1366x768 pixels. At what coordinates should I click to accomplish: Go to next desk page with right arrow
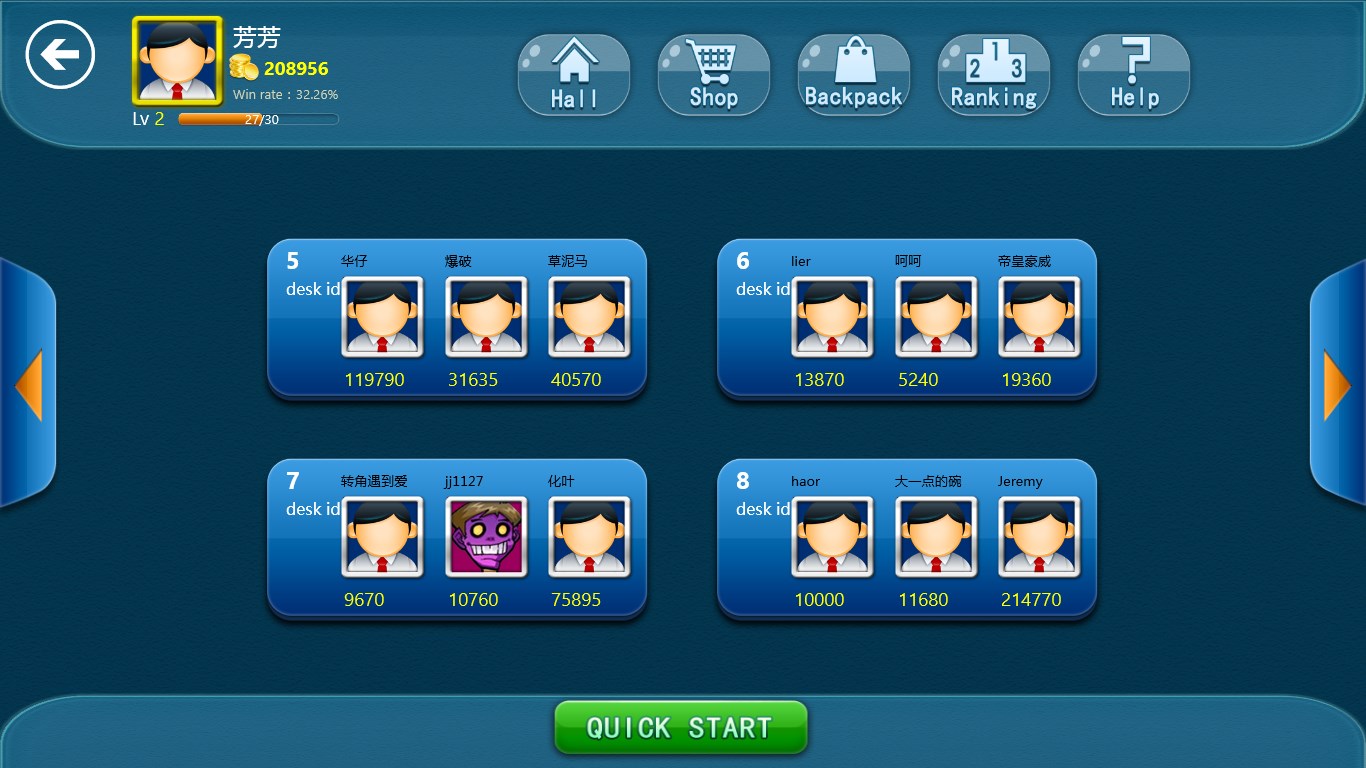(x=1337, y=385)
